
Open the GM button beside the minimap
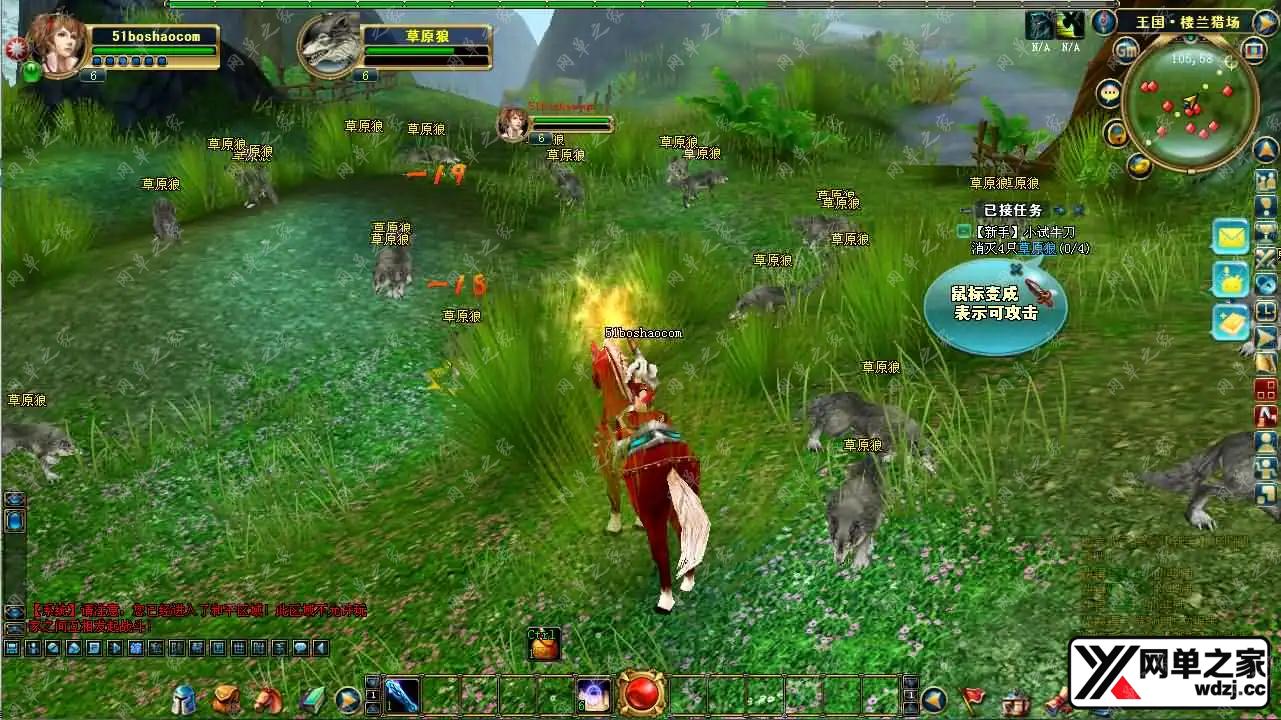pyautogui.click(x=1127, y=50)
